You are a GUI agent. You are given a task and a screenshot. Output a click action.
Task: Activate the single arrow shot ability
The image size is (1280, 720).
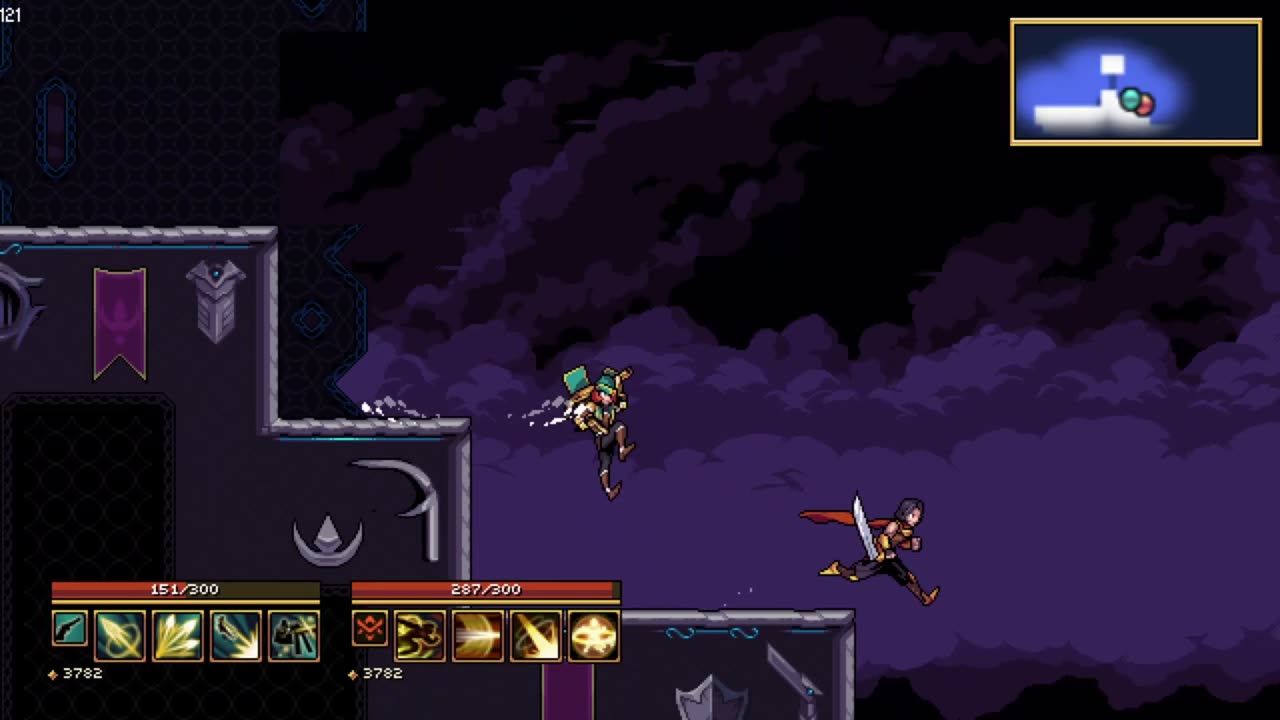[120, 636]
